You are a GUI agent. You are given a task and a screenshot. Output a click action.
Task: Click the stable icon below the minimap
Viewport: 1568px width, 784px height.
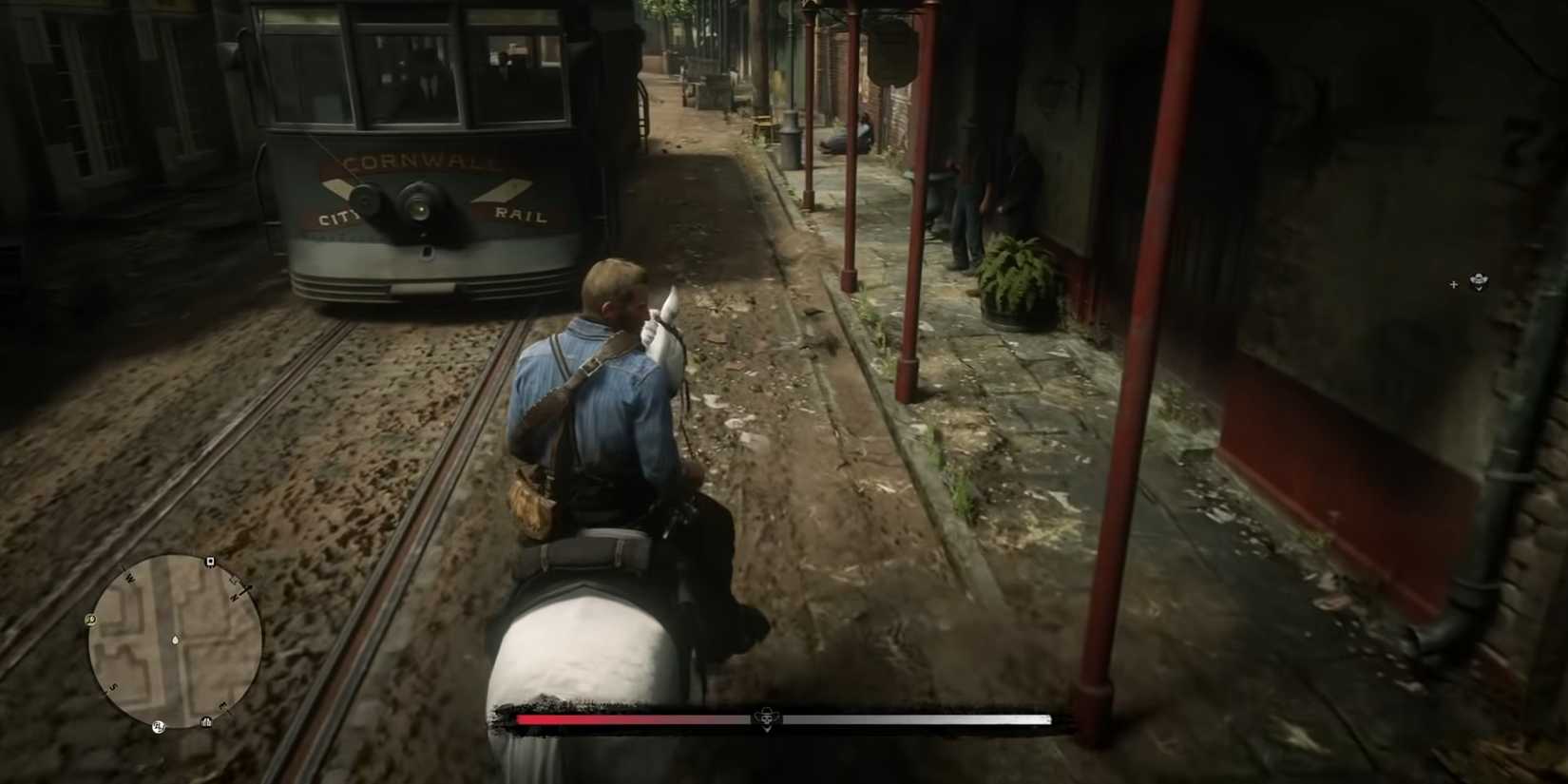click(x=160, y=725)
